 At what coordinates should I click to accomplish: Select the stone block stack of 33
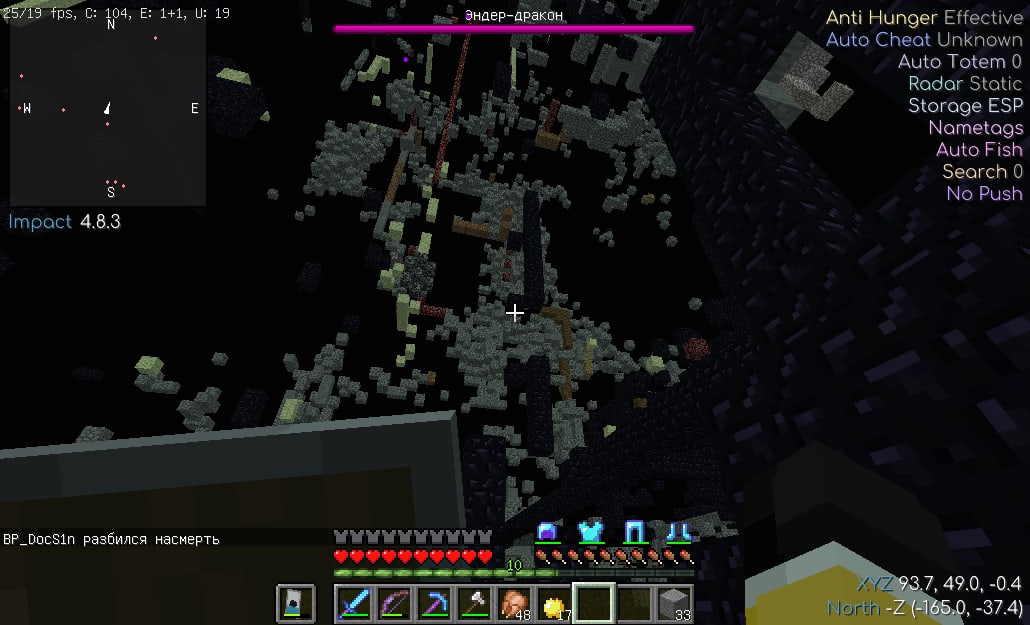(x=674, y=604)
